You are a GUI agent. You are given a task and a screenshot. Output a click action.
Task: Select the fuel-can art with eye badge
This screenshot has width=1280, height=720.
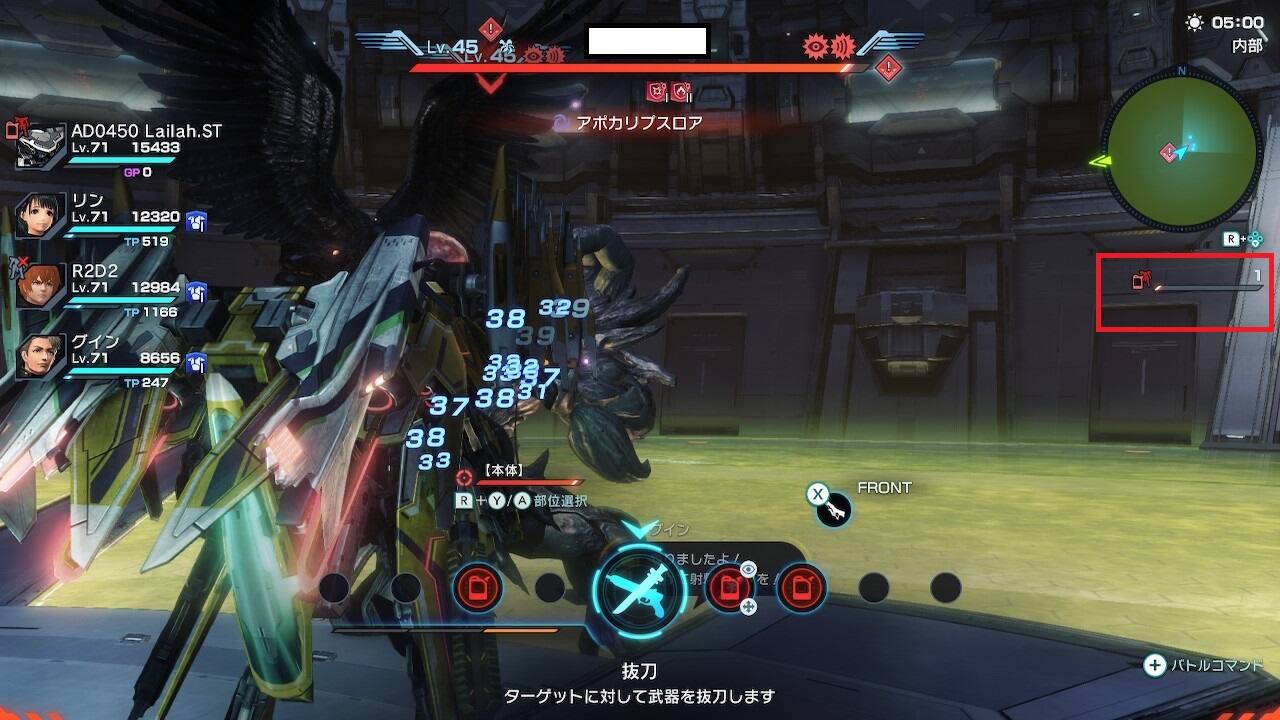(727, 587)
